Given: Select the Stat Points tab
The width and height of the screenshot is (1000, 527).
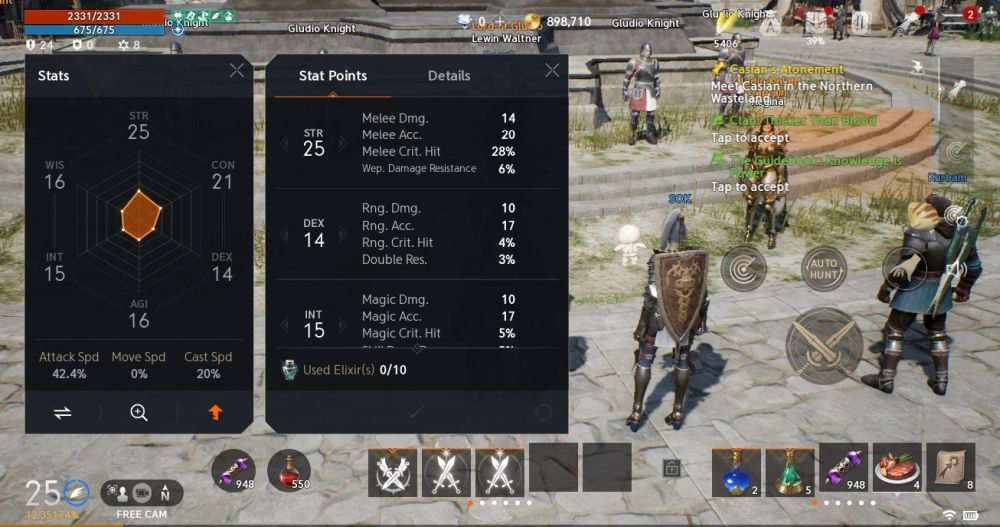Looking at the screenshot, I should tap(333, 76).
